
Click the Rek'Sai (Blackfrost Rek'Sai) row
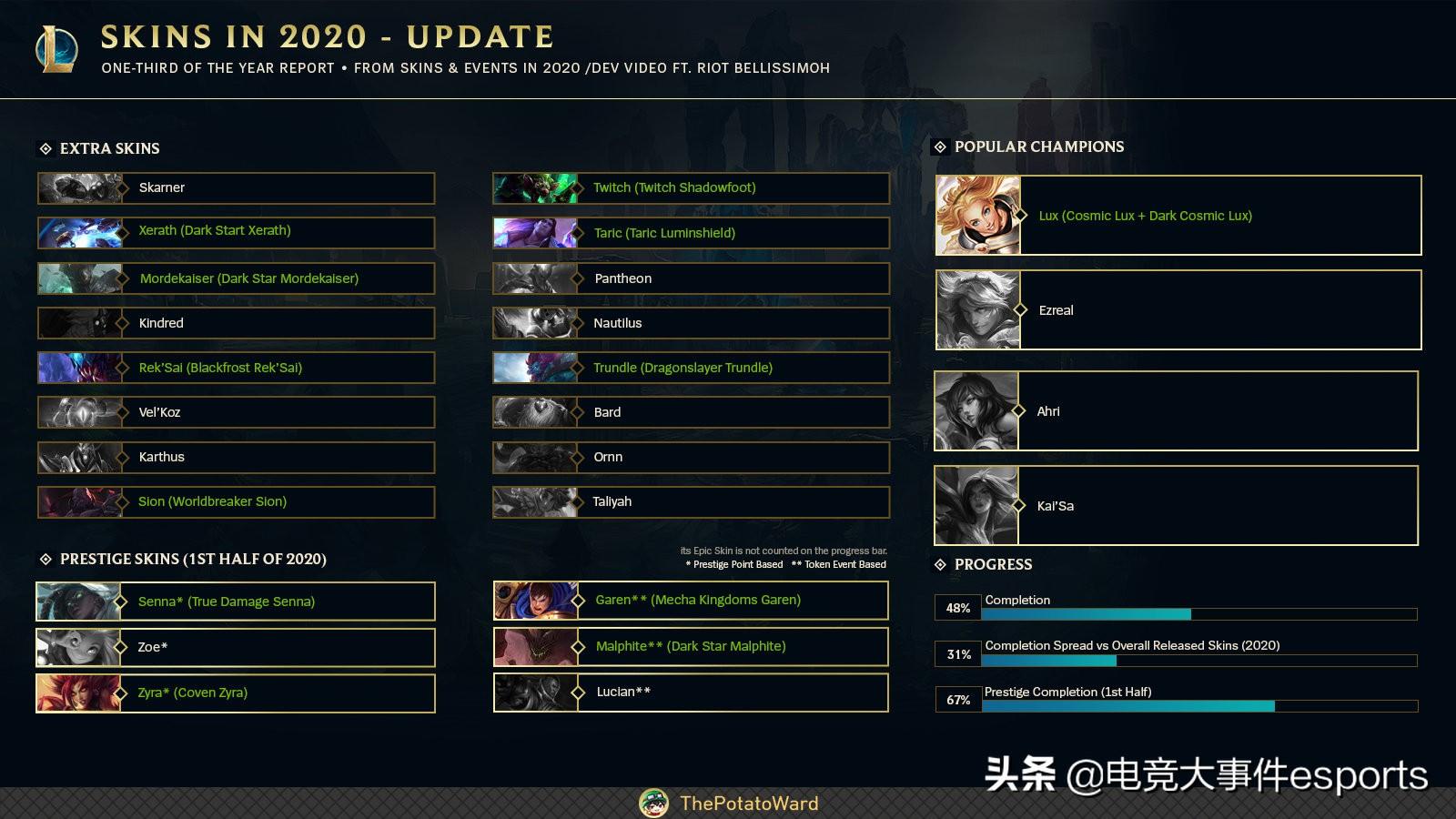click(x=237, y=368)
